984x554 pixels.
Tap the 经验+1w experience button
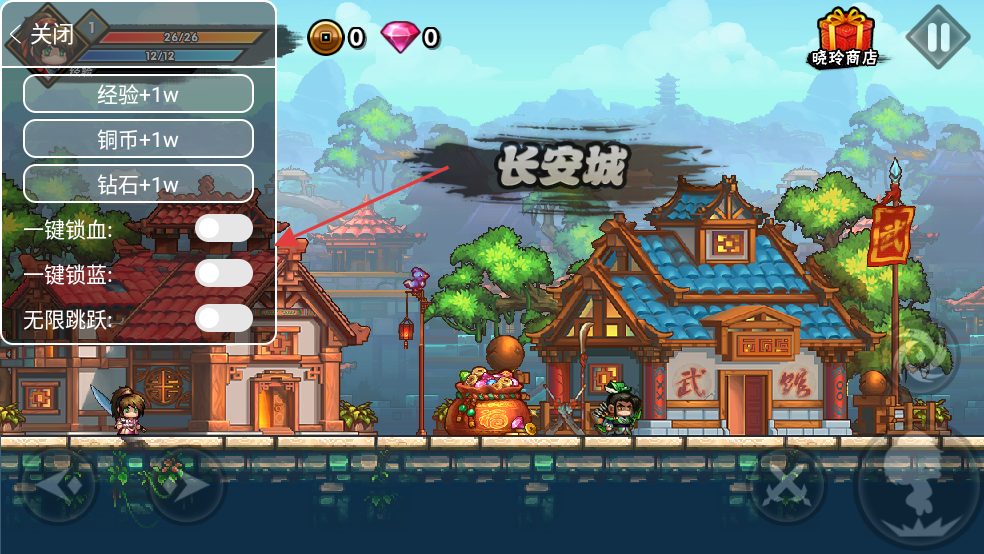pyautogui.click(x=138, y=94)
